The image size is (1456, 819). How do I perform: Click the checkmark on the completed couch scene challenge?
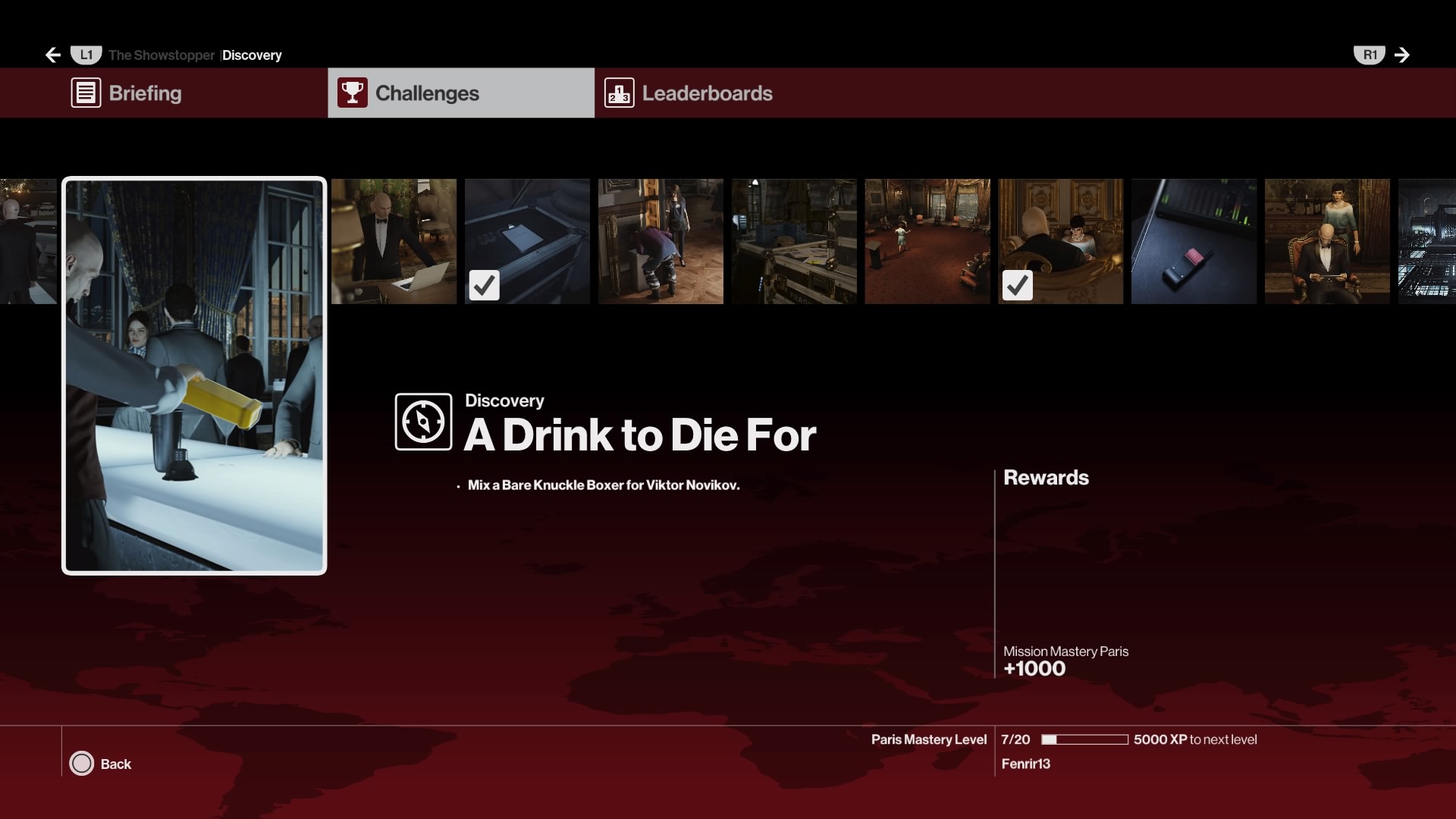tap(1018, 285)
